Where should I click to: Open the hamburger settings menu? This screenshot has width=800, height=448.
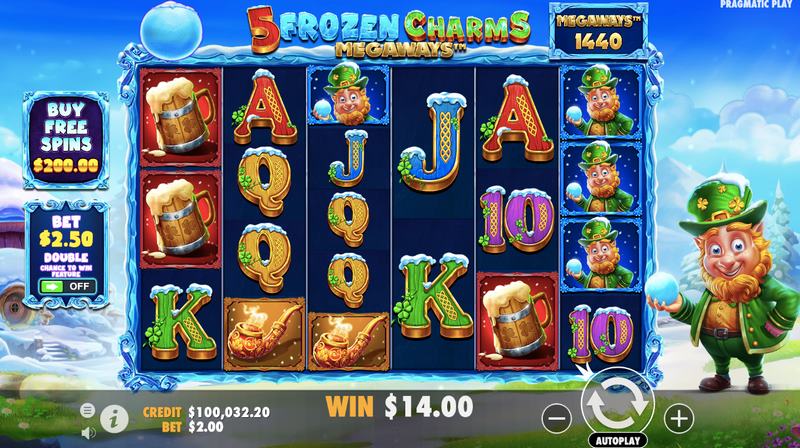[88, 409]
